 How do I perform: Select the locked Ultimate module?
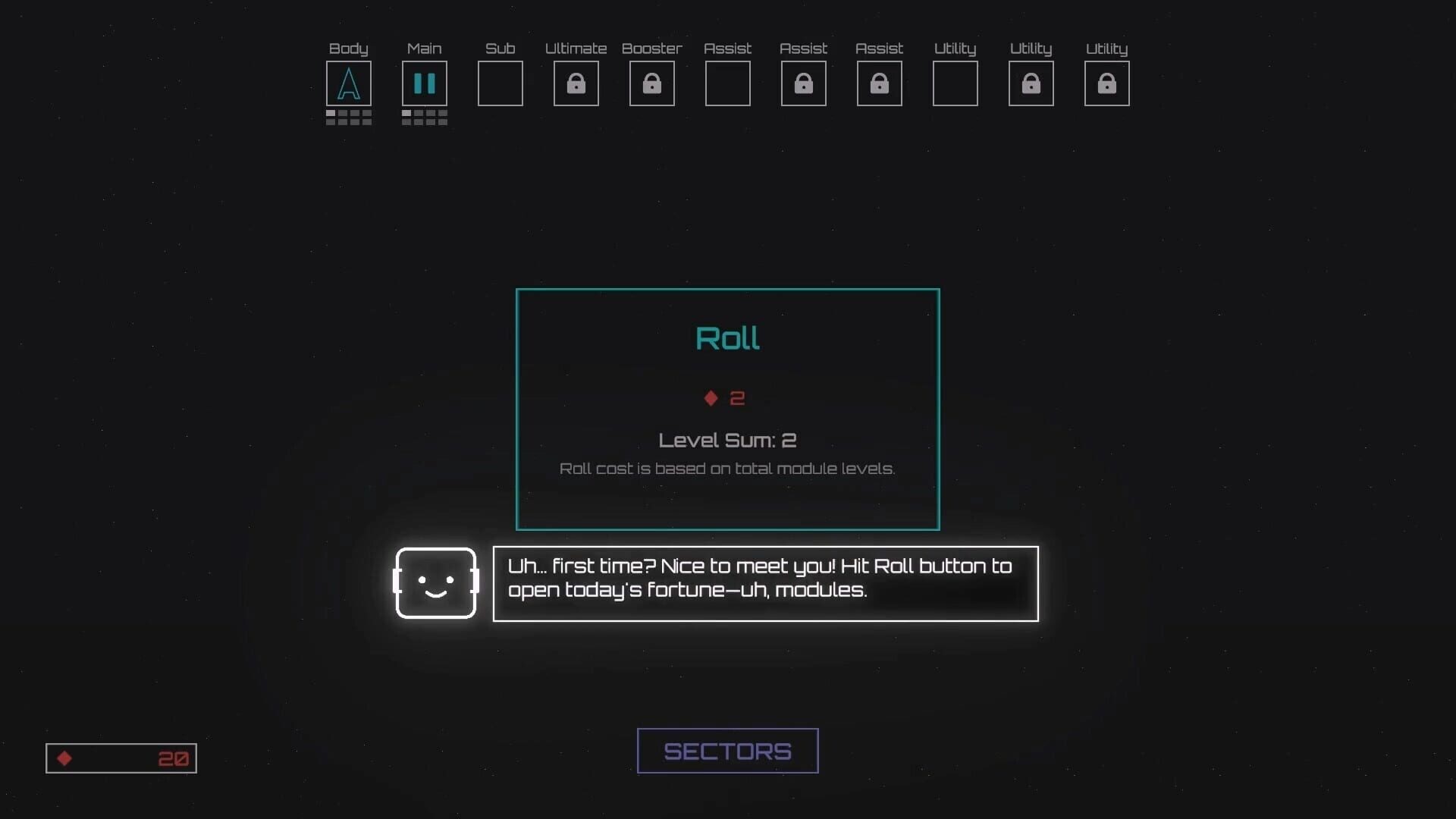click(576, 83)
